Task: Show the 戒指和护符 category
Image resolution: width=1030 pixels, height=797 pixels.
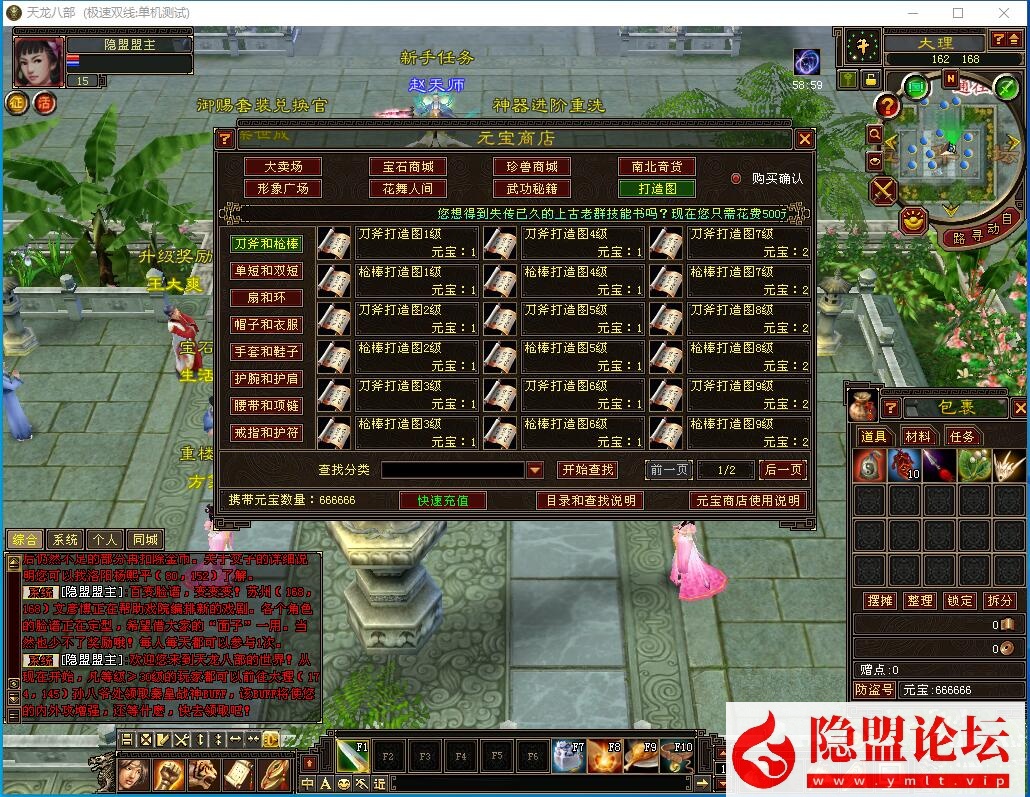Action: [x=267, y=433]
